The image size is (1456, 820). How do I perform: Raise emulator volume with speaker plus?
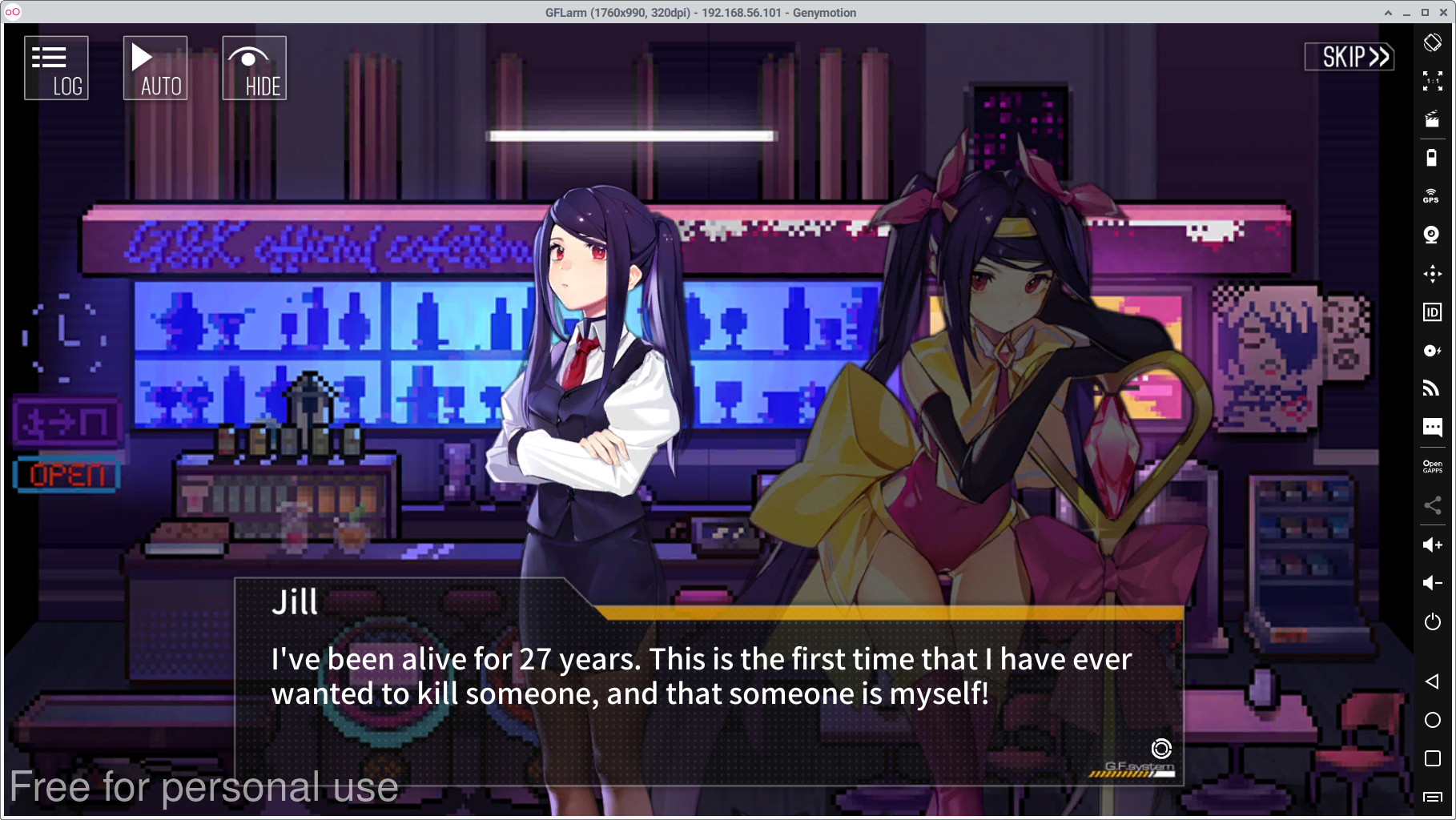[1432, 545]
